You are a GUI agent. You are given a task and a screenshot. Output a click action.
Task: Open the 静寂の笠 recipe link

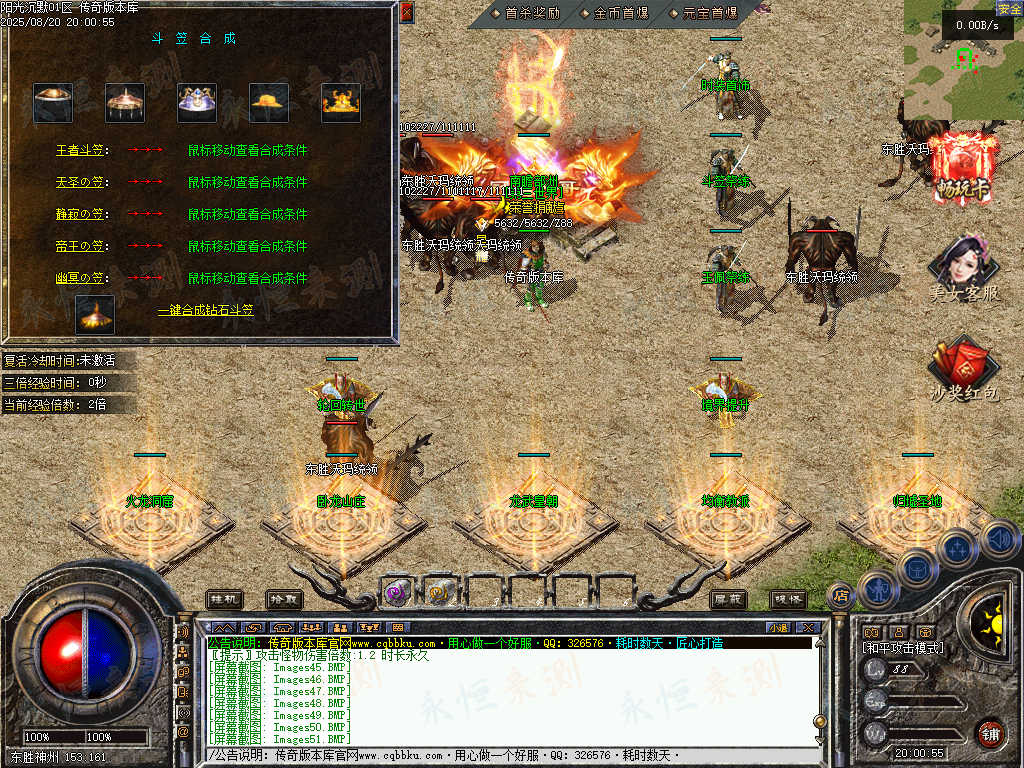coord(79,215)
